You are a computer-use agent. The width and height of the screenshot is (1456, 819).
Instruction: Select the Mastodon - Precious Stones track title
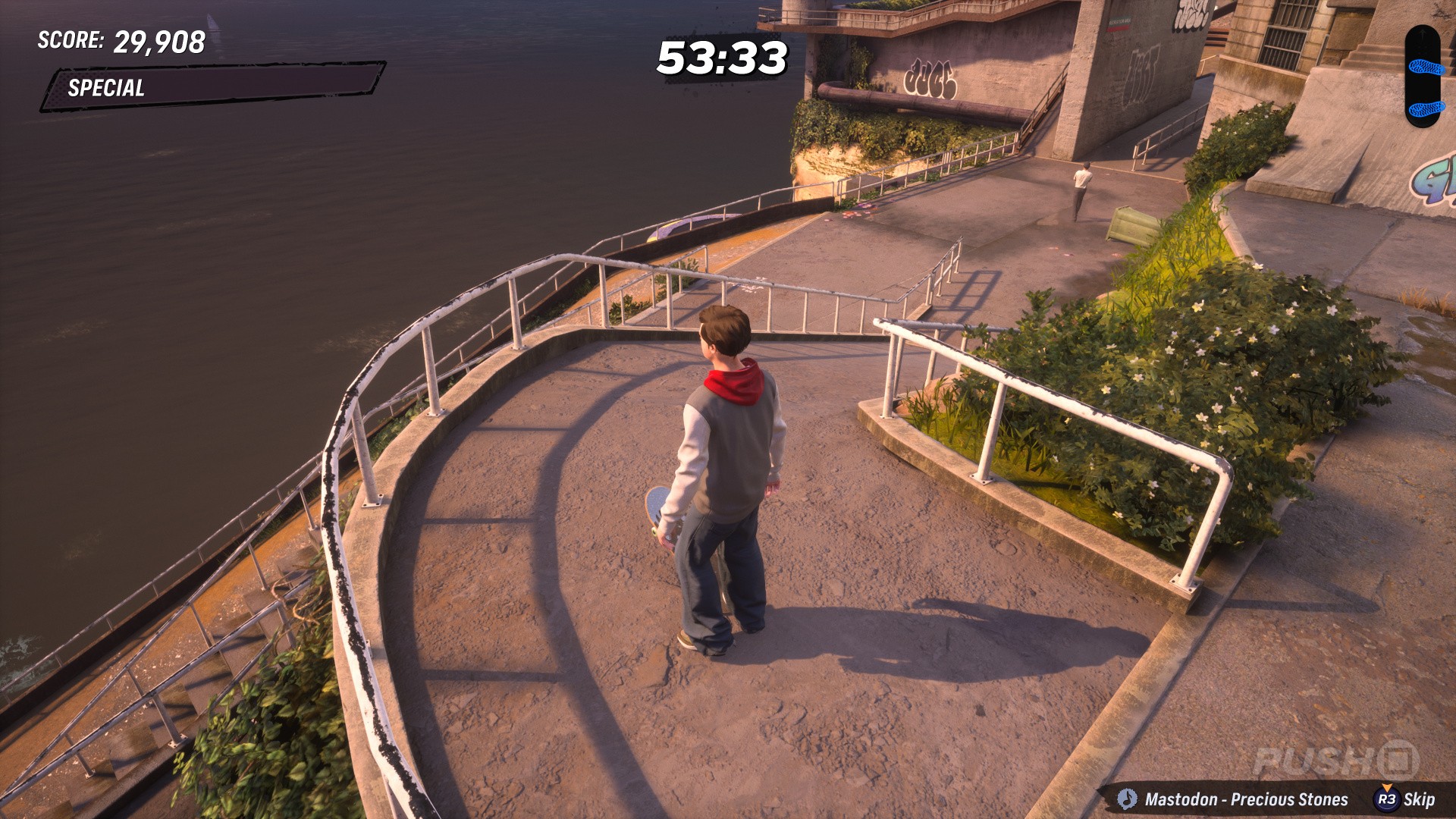click(x=1246, y=799)
